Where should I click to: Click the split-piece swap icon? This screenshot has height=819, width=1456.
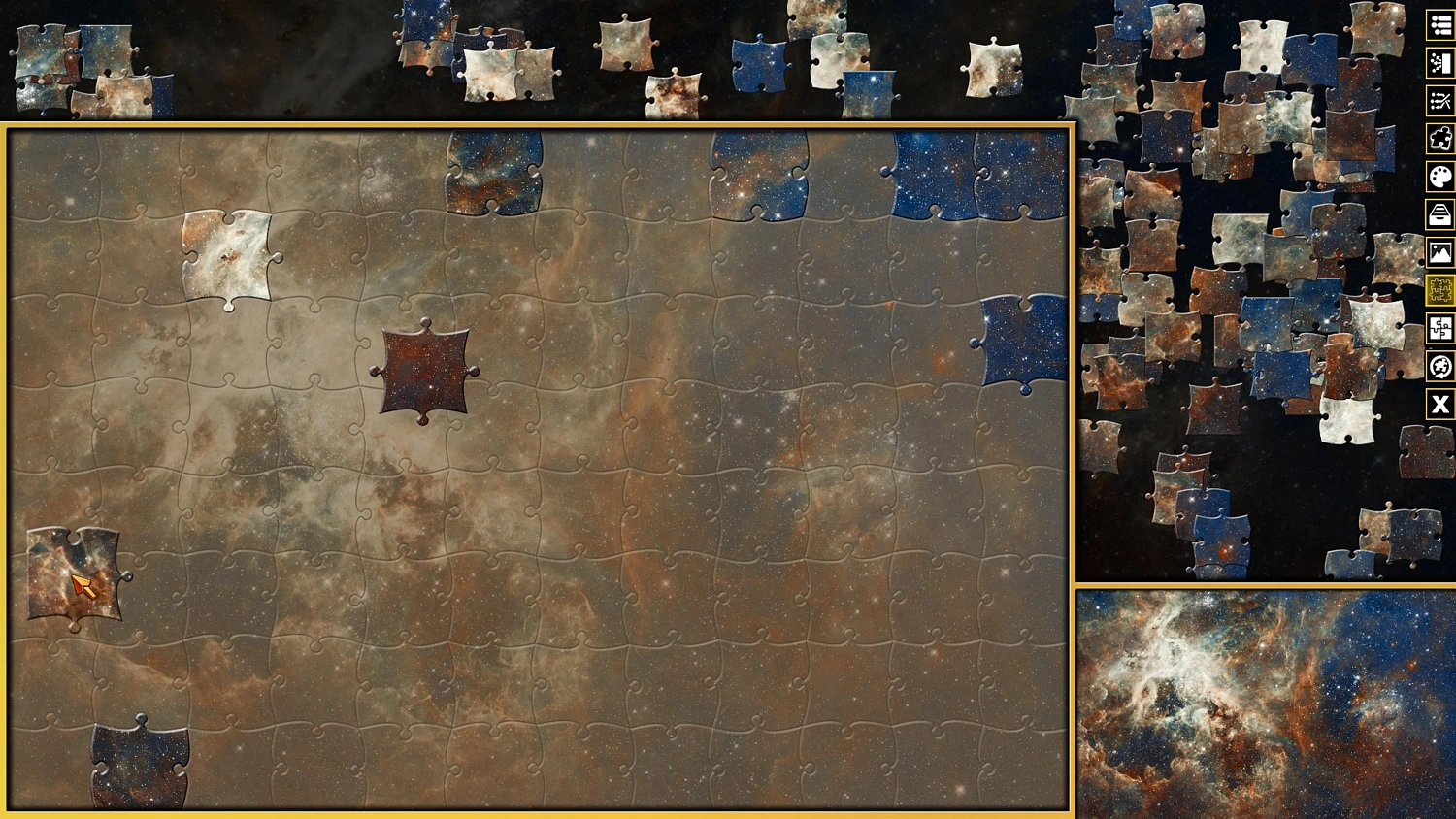[x=1439, y=329]
